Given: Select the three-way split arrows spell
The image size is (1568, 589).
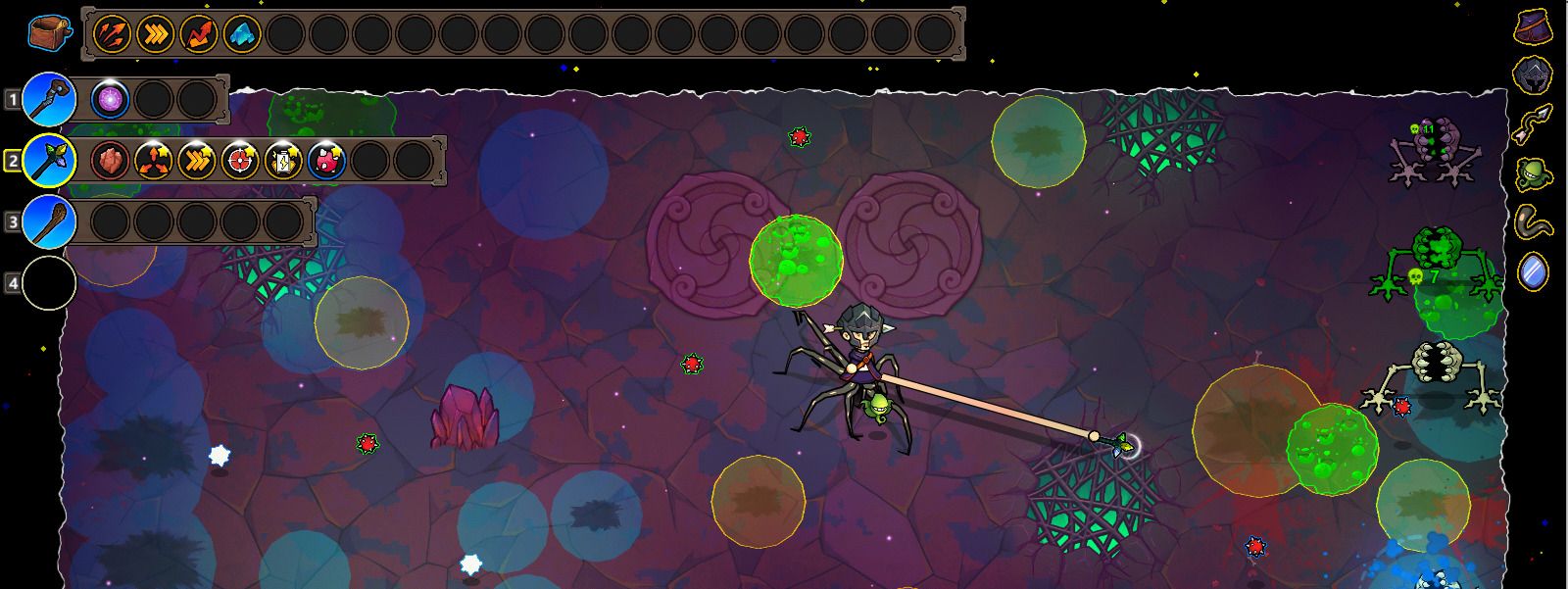Looking at the screenshot, I should (154, 160).
